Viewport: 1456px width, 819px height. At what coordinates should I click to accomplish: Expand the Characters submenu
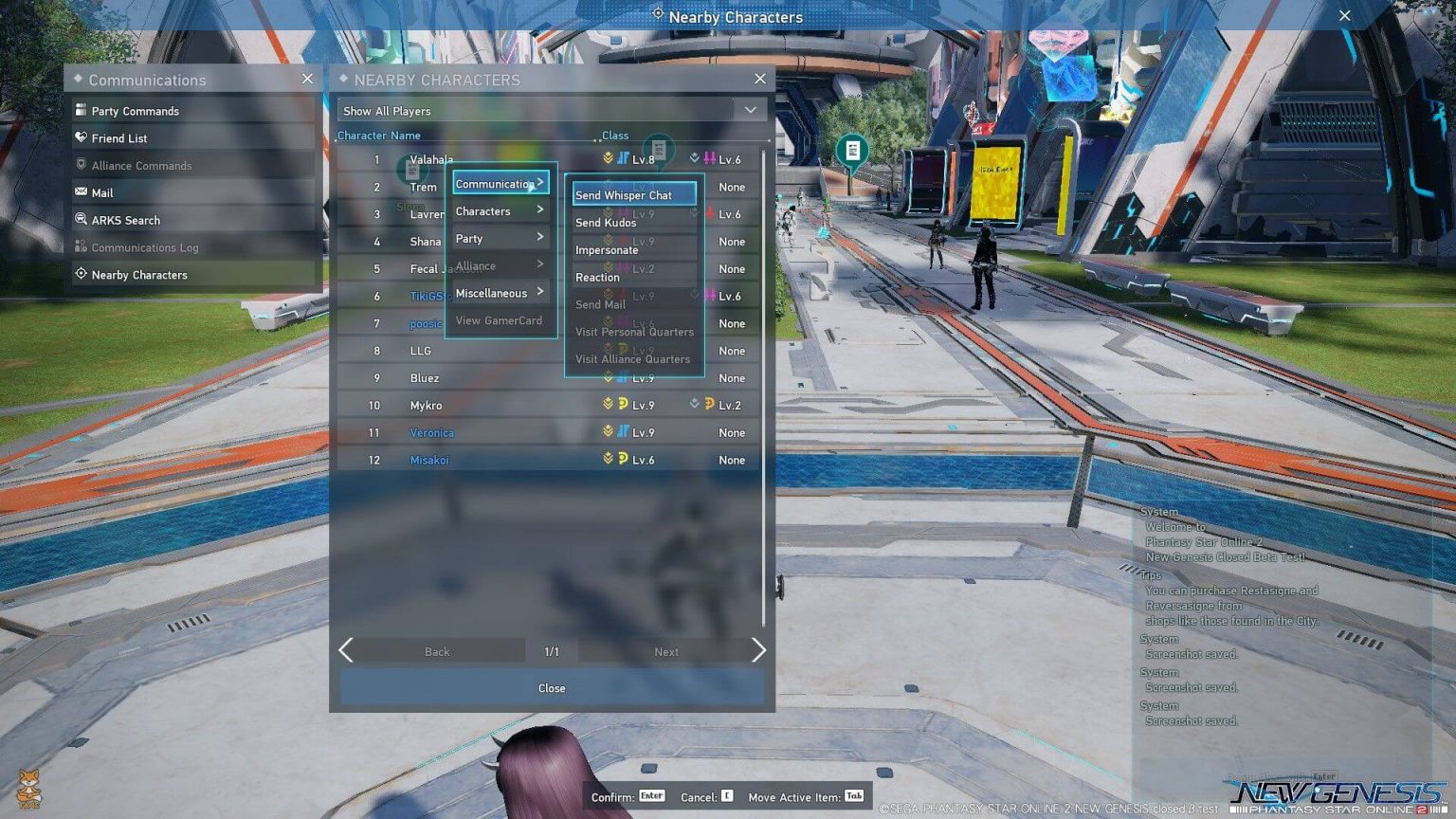point(484,210)
